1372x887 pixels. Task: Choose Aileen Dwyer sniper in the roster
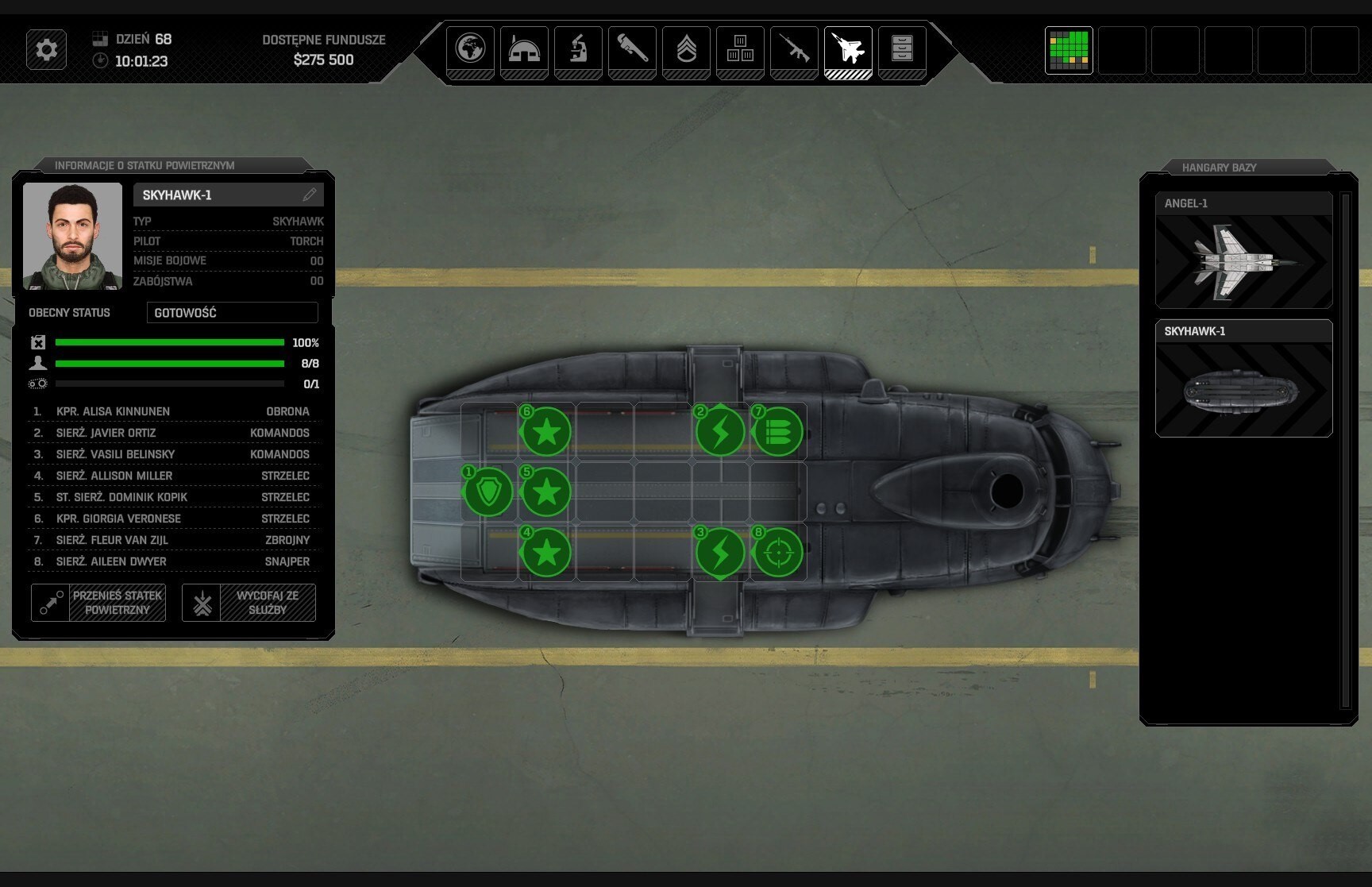[171, 561]
